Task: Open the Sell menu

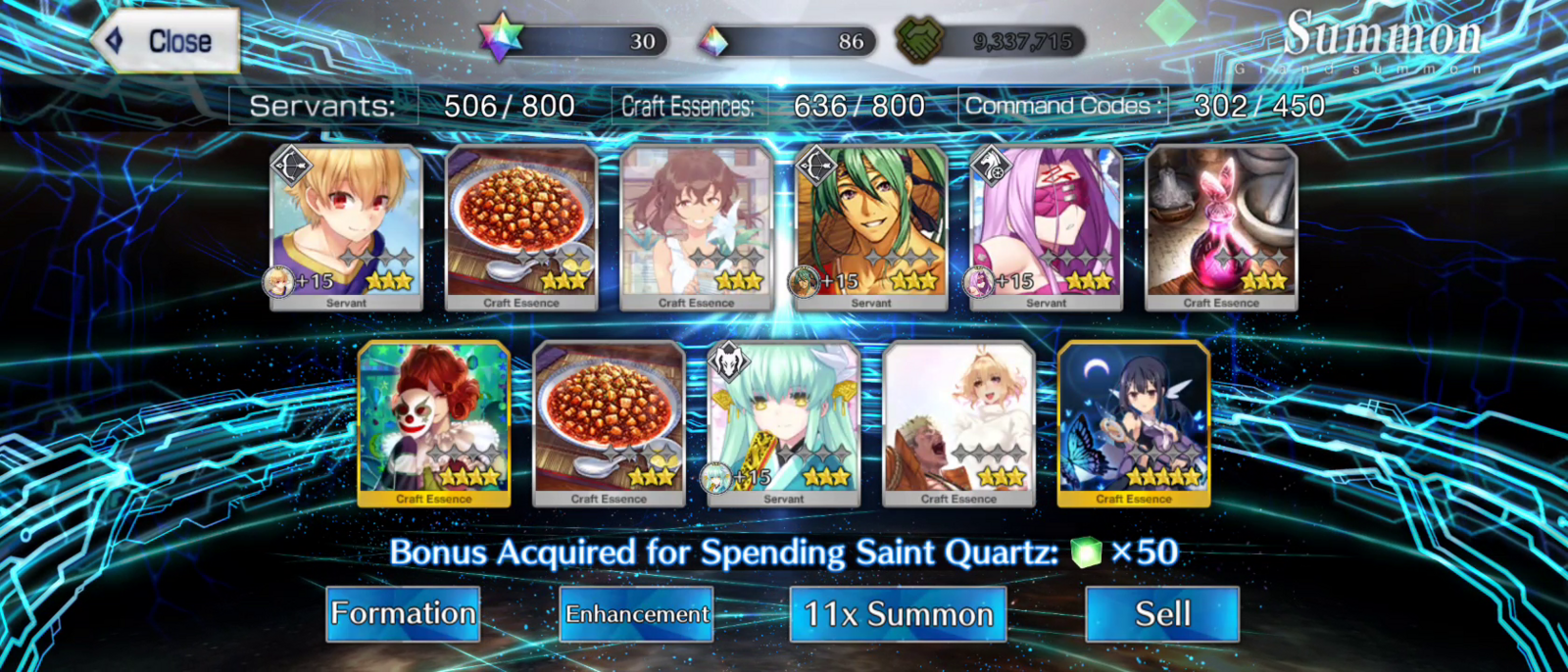Action: click(x=1162, y=614)
